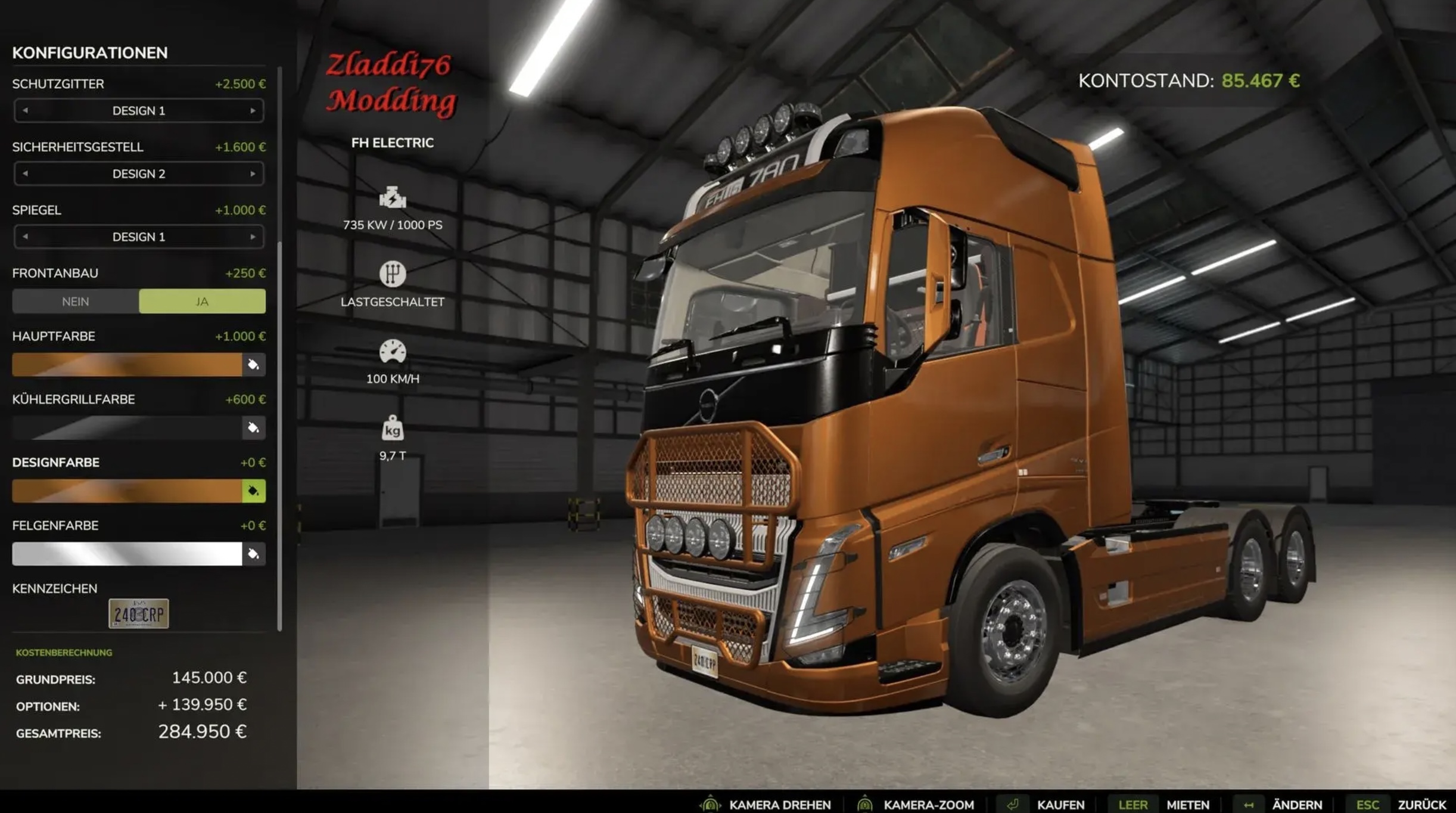Go to previous Sicherheitsgestell design
1456x813 pixels.
[25, 174]
